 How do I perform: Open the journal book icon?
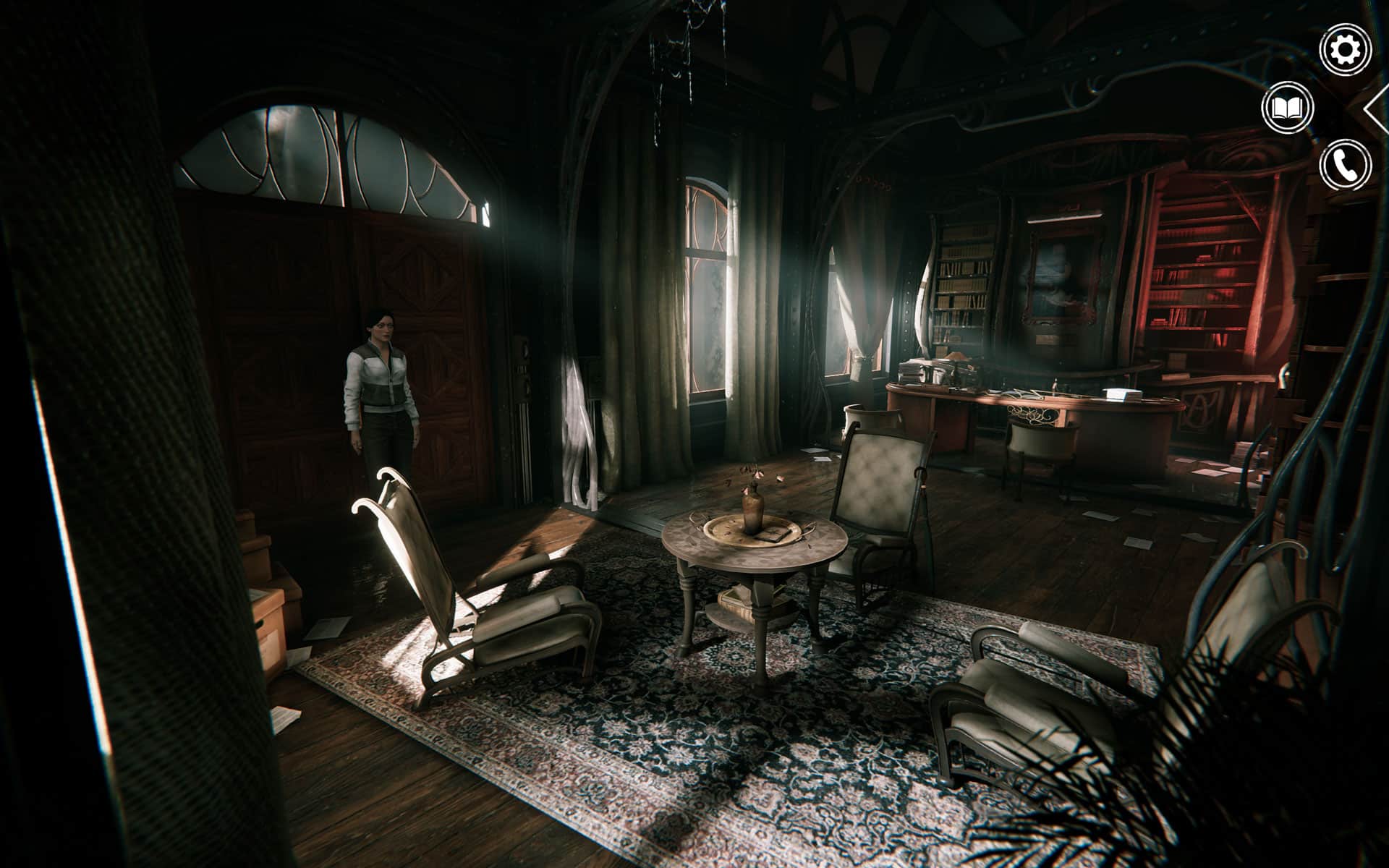click(1288, 109)
